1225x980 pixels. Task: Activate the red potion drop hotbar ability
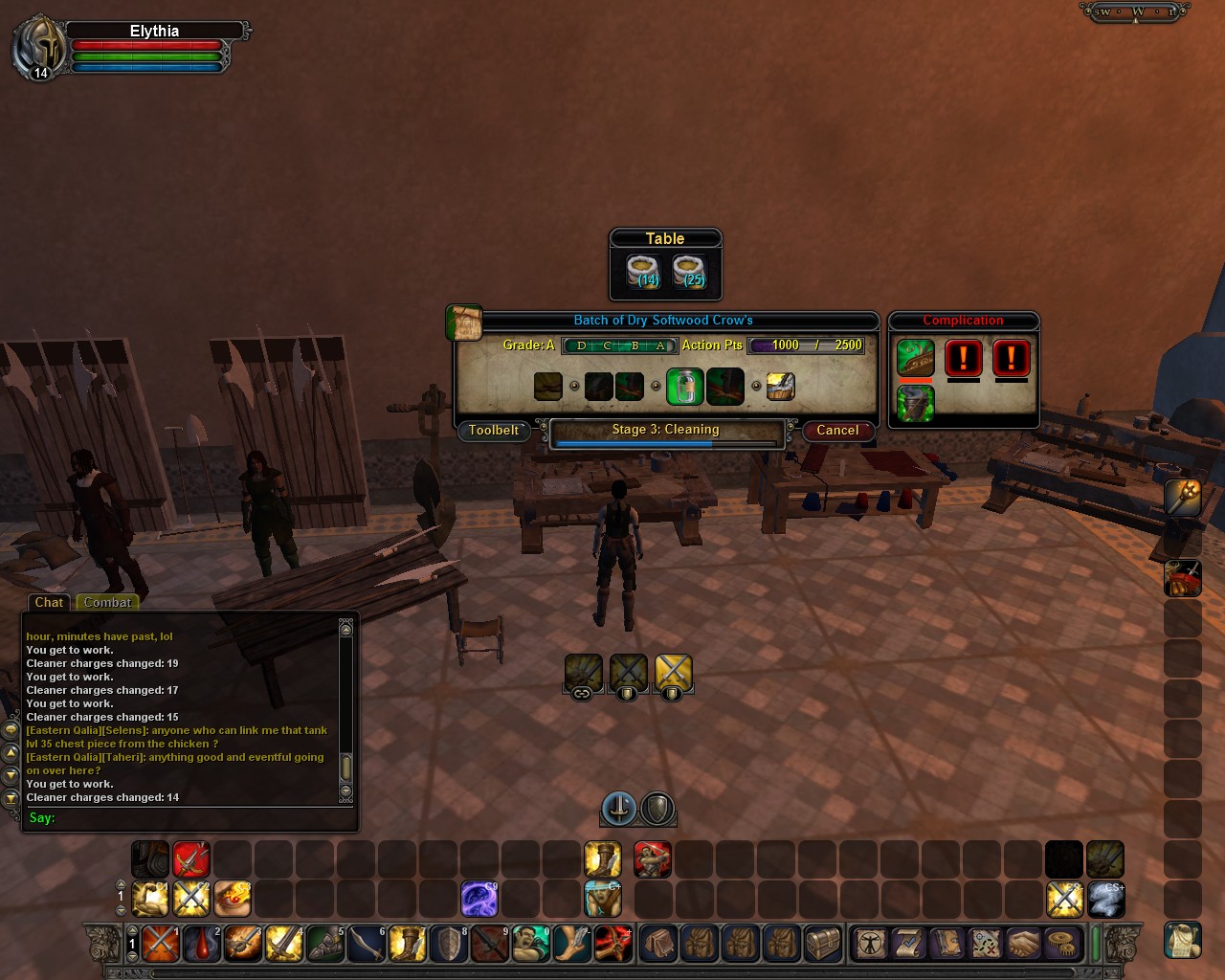tap(202, 944)
